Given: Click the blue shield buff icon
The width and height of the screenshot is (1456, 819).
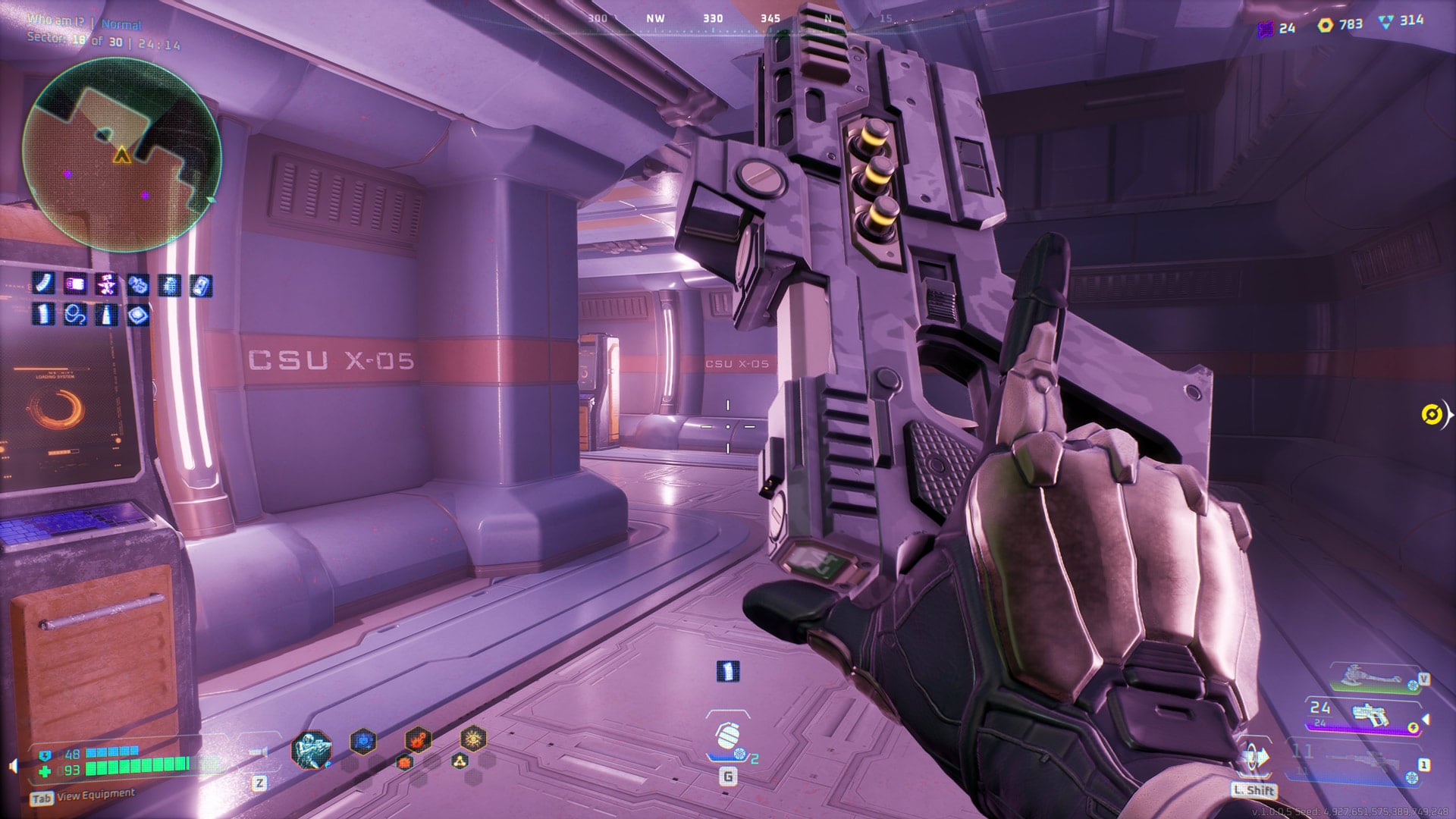Looking at the screenshot, I should [x=362, y=741].
